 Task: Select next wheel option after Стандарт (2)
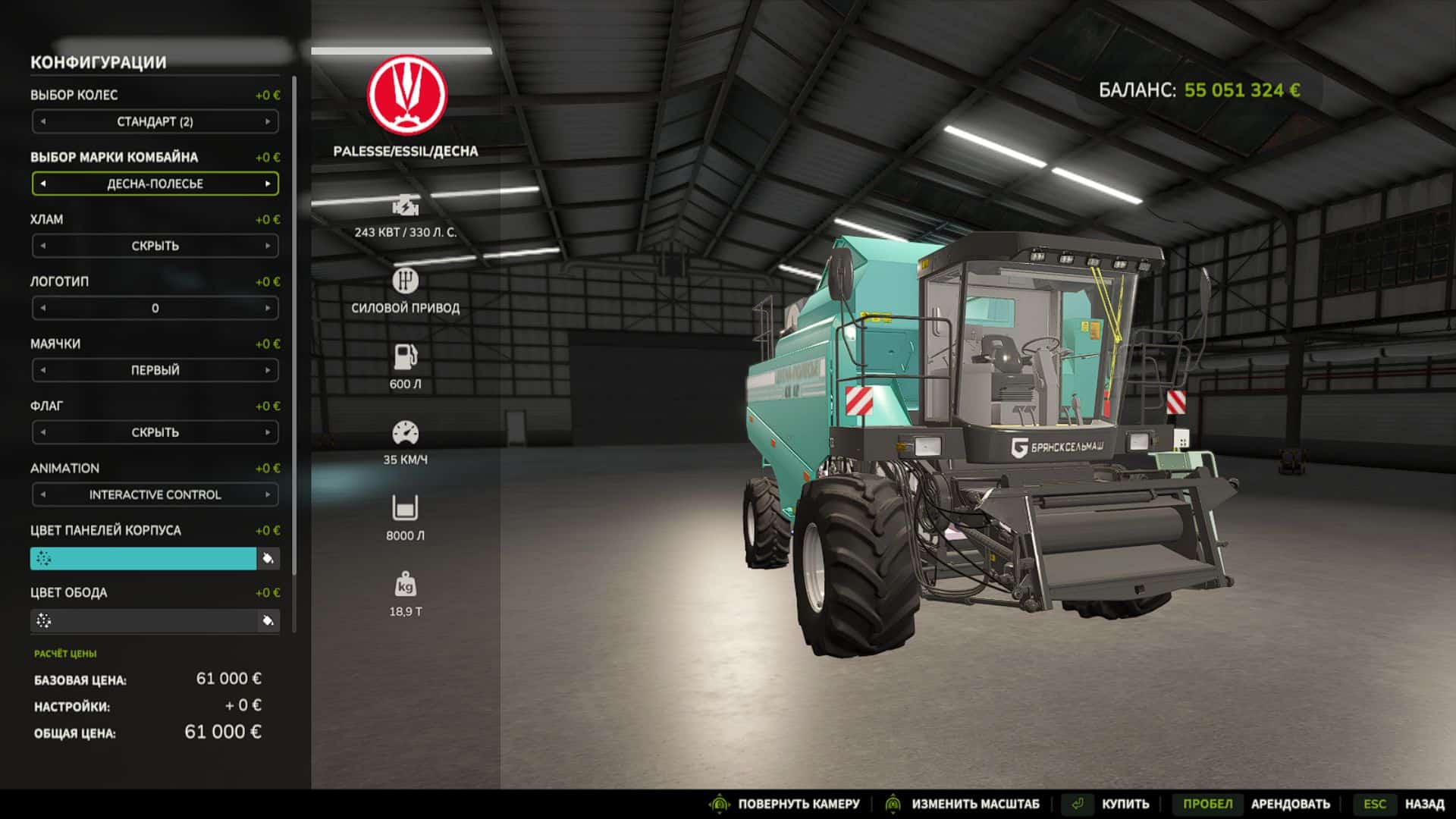(268, 121)
